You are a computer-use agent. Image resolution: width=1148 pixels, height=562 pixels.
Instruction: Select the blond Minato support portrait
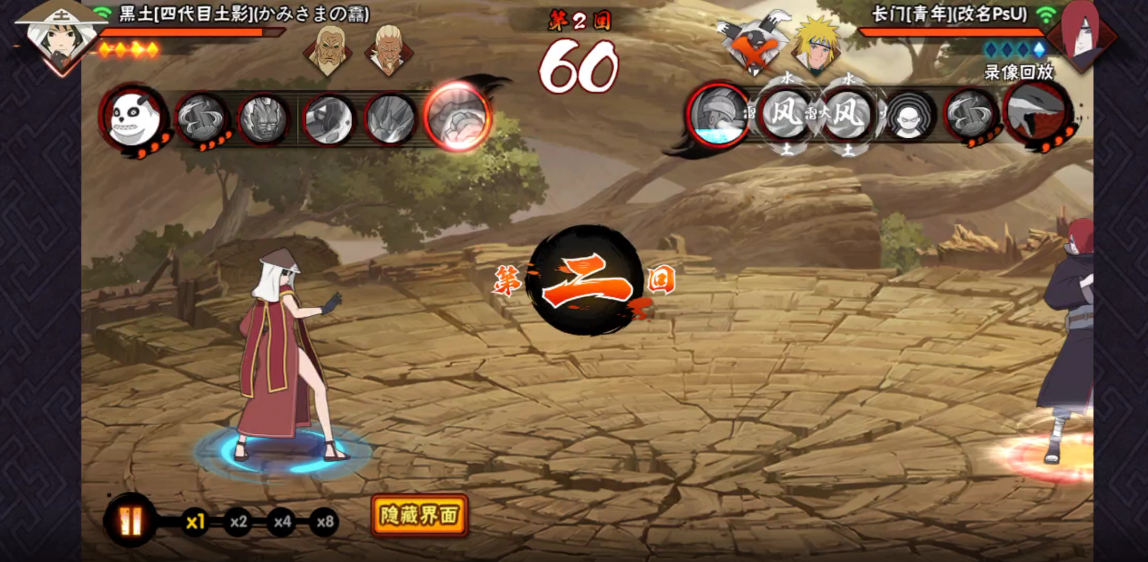[816, 43]
